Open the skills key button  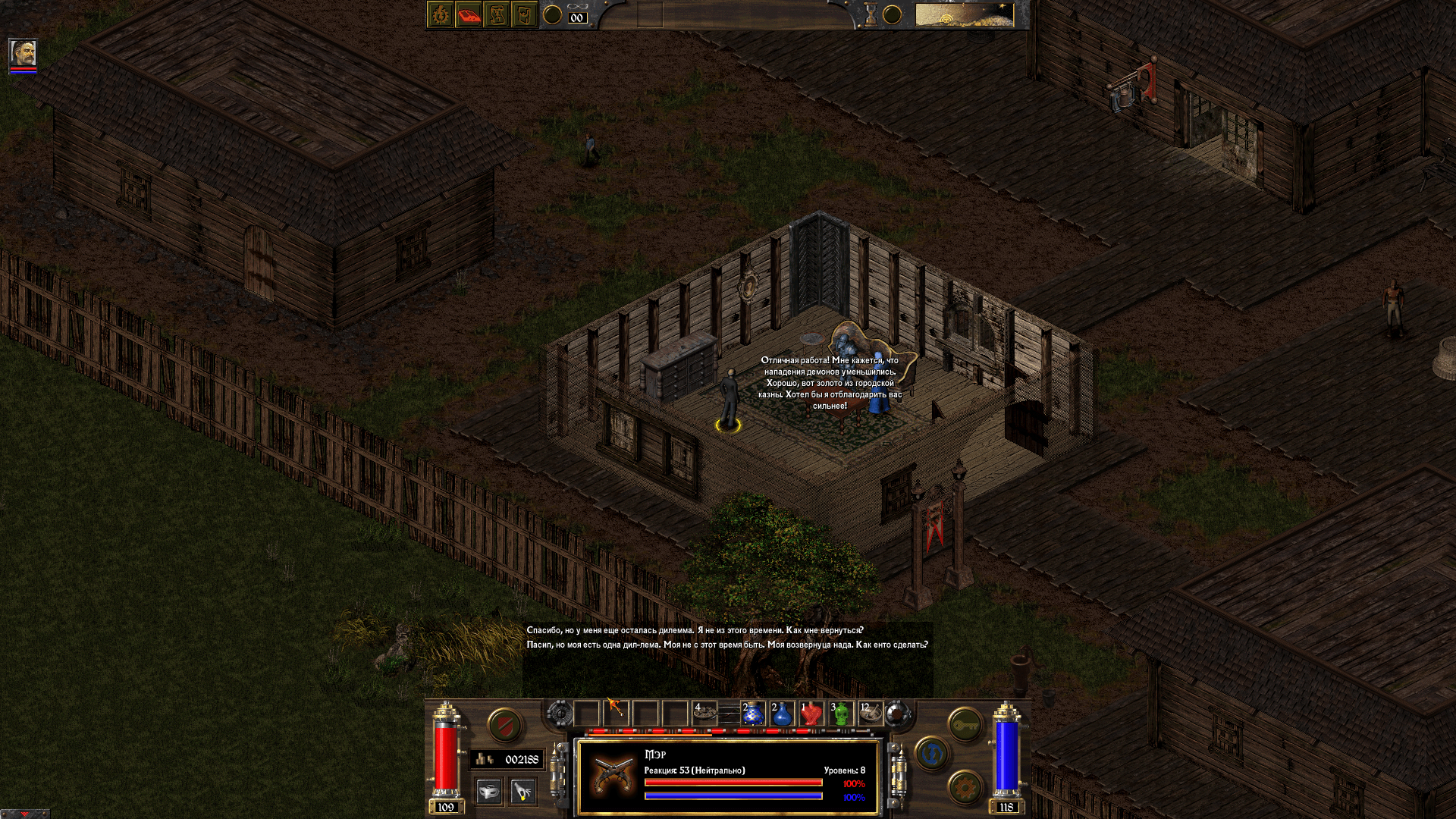[965, 726]
